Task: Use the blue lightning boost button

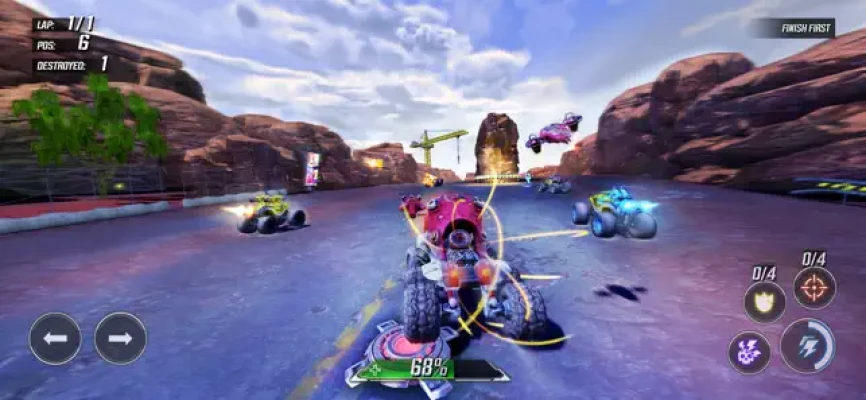Action: (x=806, y=345)
